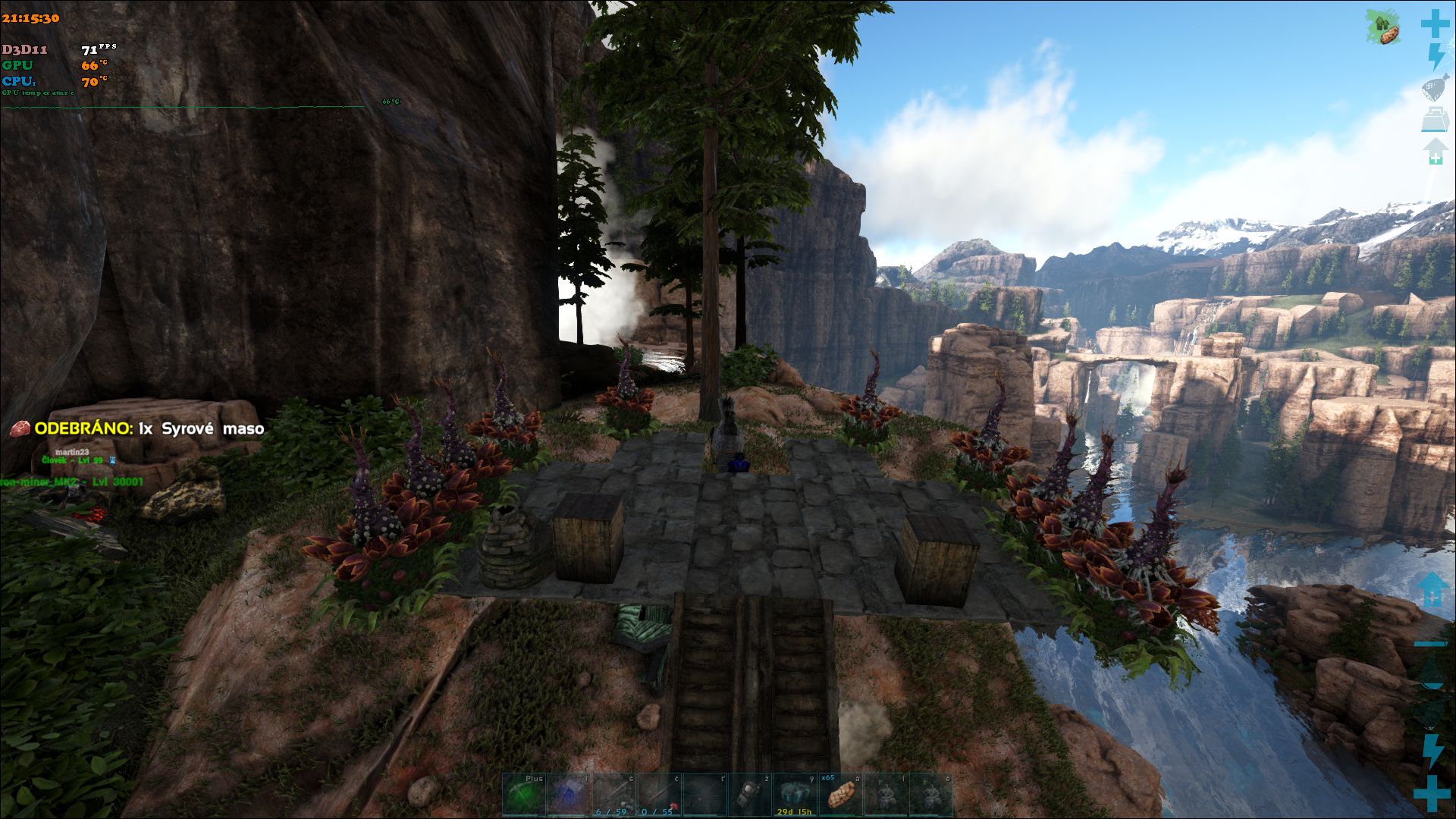Screen dimensions: 1456x819
Task: Equip the blue hatchet from the hotbar
Action: click(x=569, y=795)
